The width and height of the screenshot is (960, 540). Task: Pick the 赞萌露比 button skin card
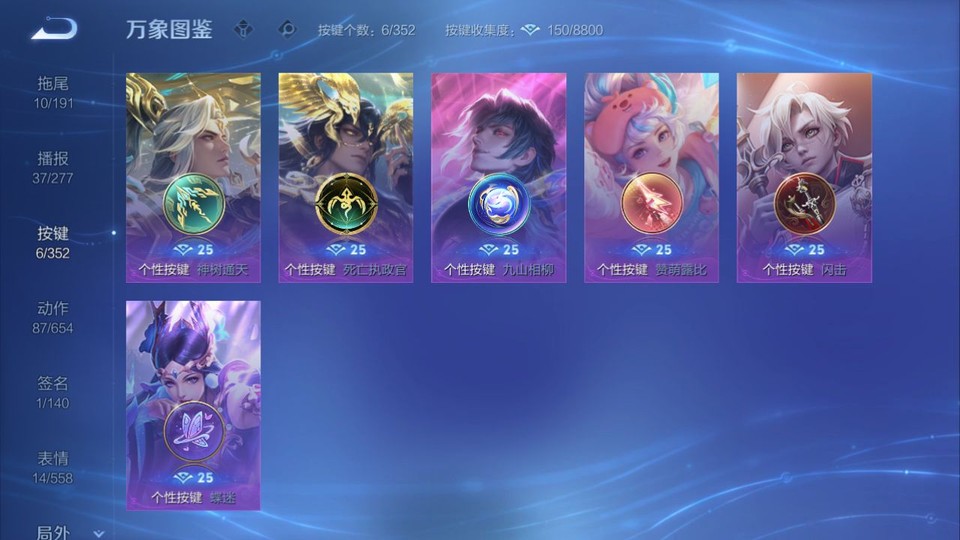click(x=651, y=177)
